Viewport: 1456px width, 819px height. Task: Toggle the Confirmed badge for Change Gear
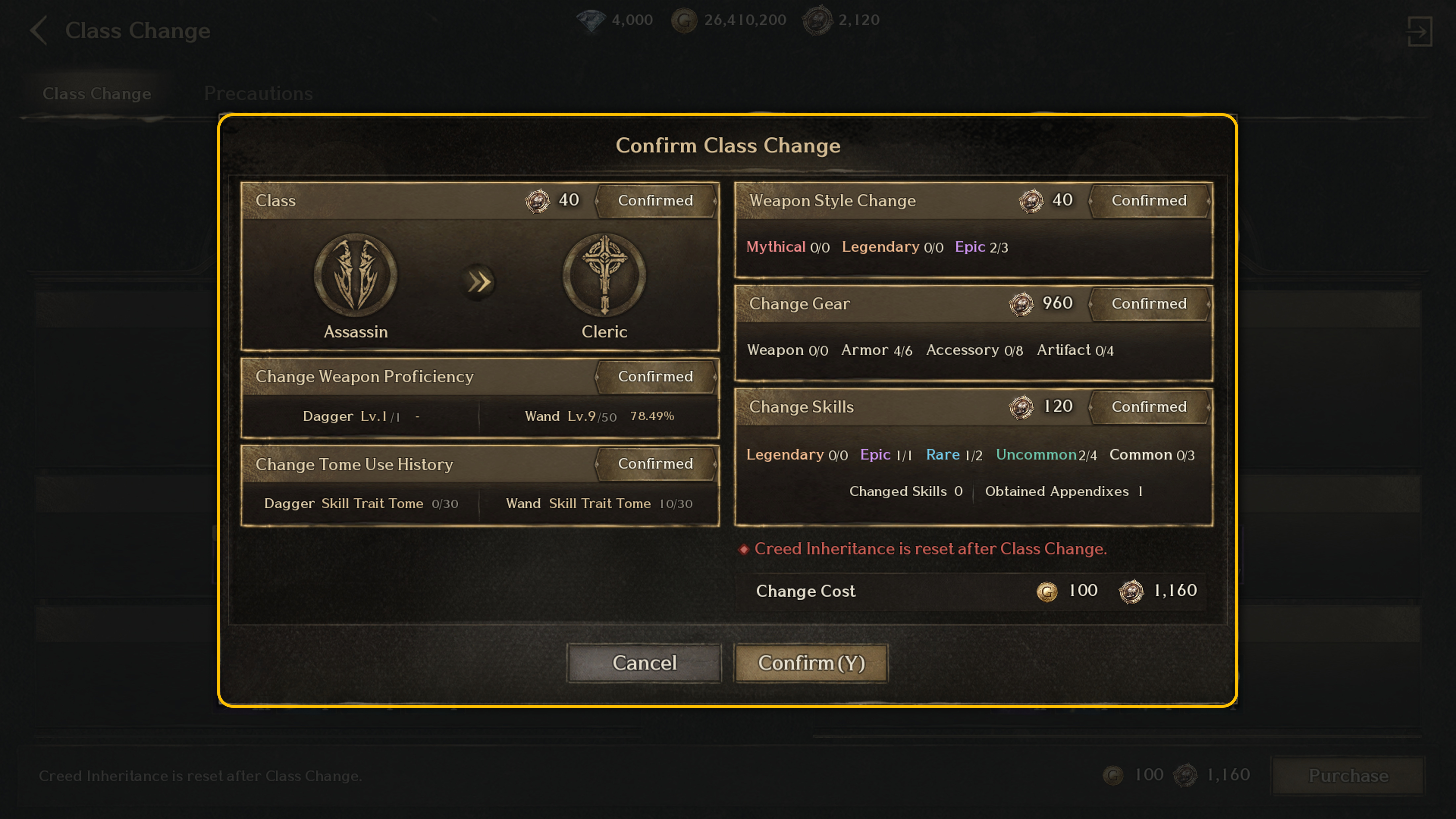(x=1149, y=303)
